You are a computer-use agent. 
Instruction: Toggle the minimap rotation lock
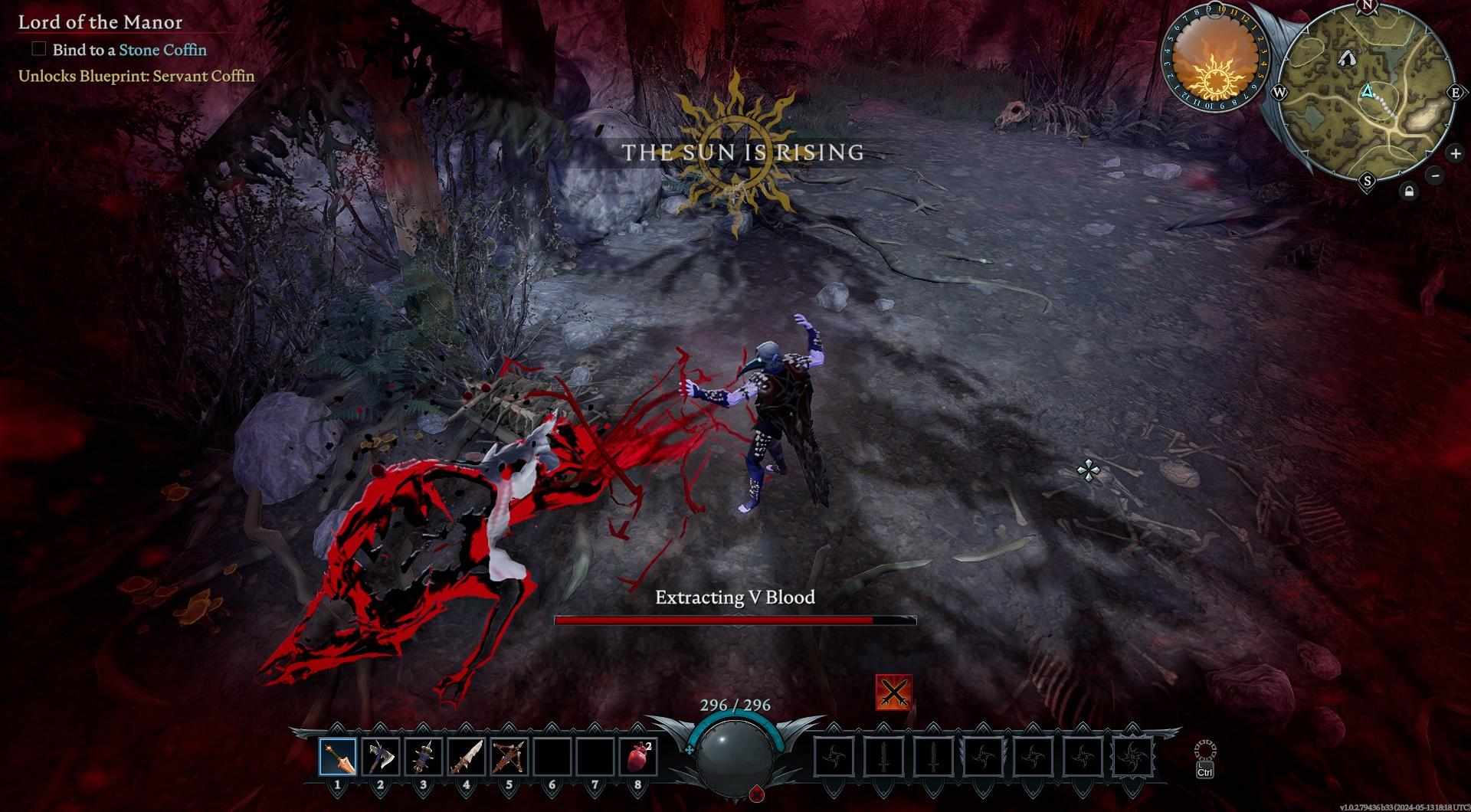click(1409, 192)
